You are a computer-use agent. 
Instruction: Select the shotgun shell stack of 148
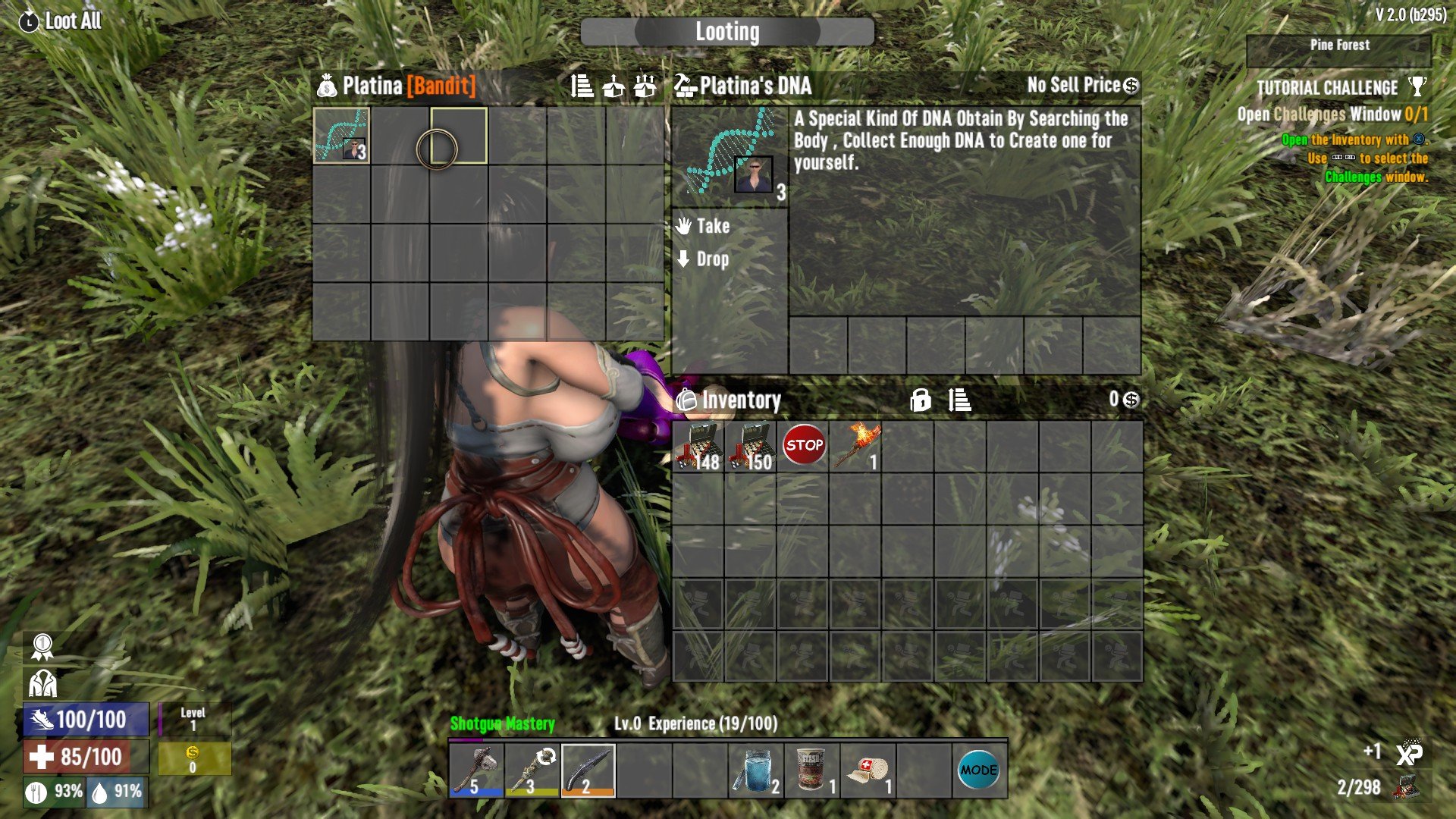tap(698, 447)
